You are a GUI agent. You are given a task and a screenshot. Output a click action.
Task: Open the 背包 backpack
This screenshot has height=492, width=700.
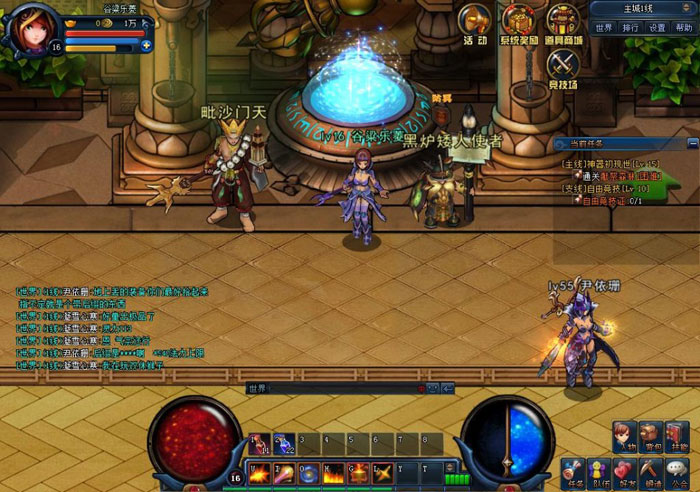click(652, 436)
